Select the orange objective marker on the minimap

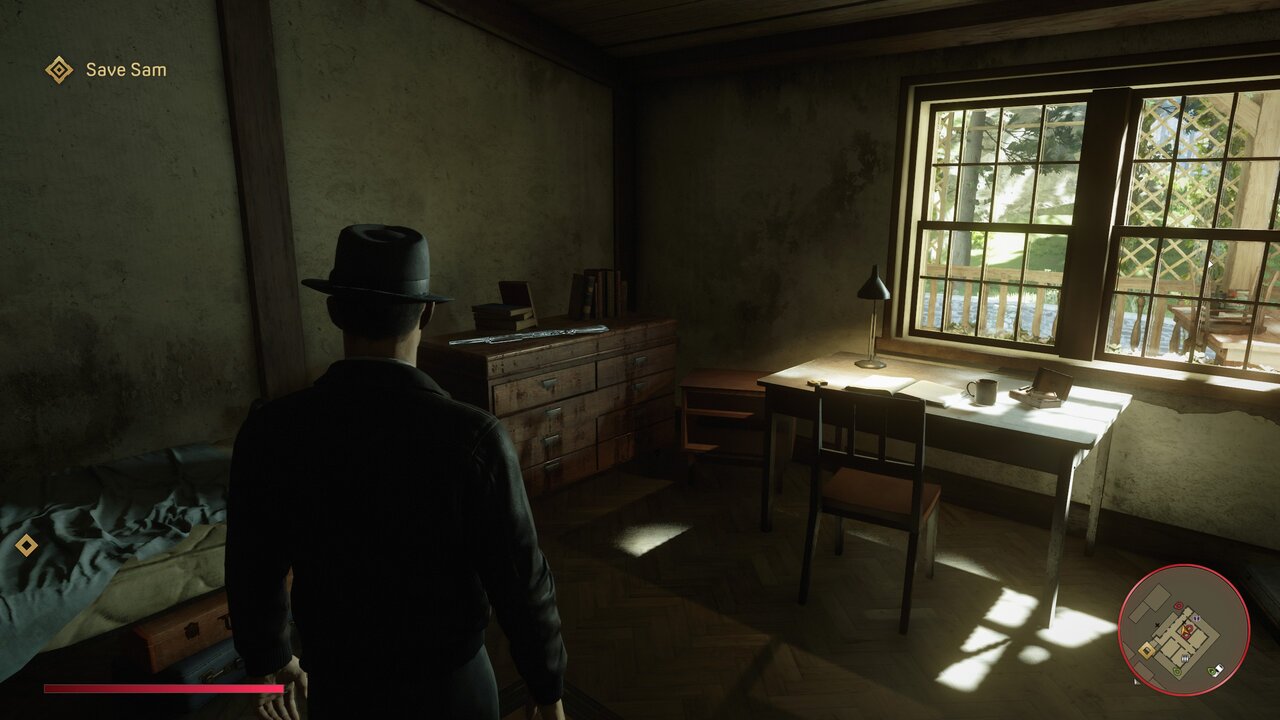coord(1147,650)
